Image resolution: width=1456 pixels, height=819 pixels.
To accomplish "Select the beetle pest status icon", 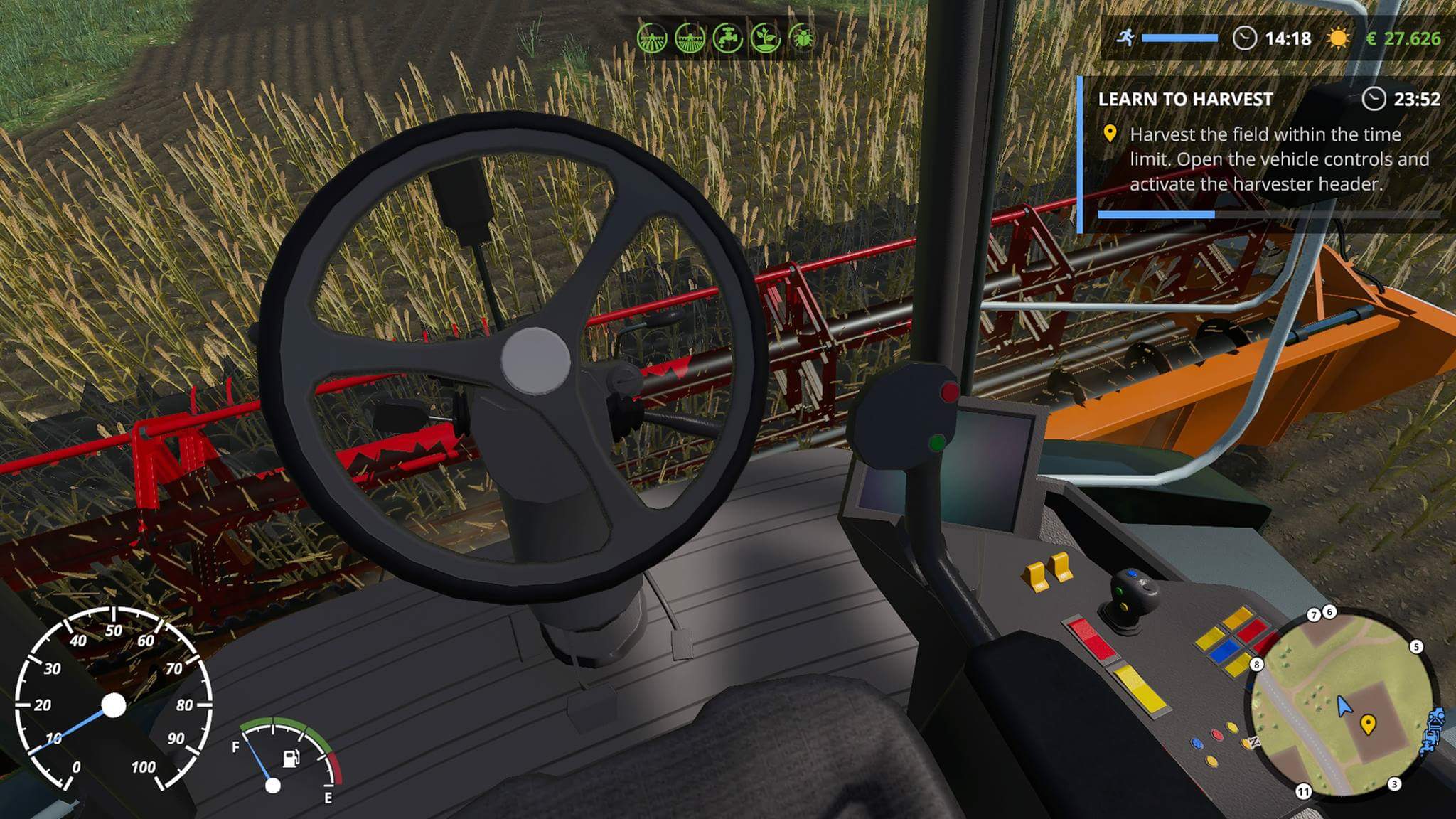I will [x=803, y=38].
